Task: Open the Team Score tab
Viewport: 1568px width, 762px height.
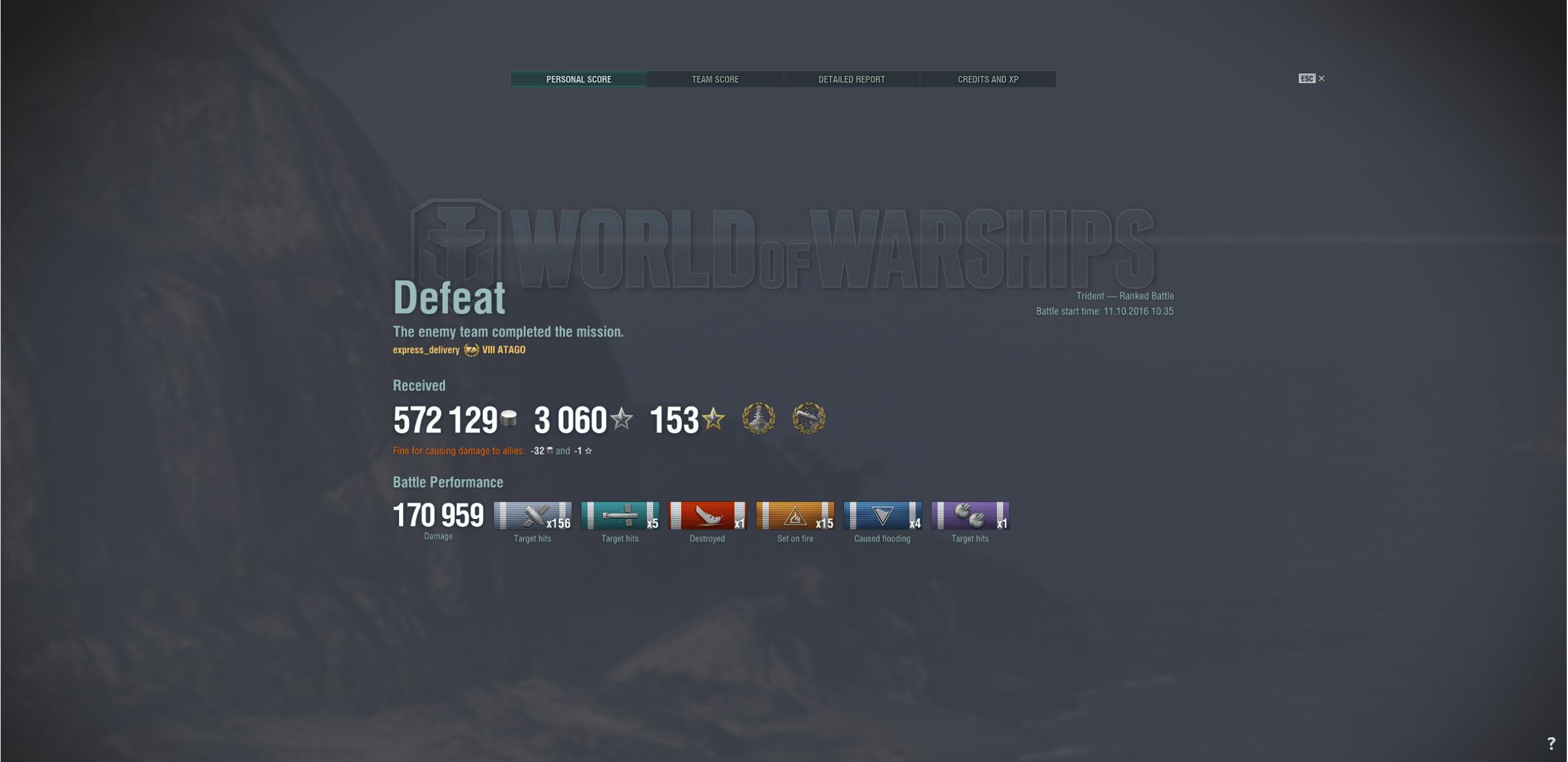Action: coord(715,80)
